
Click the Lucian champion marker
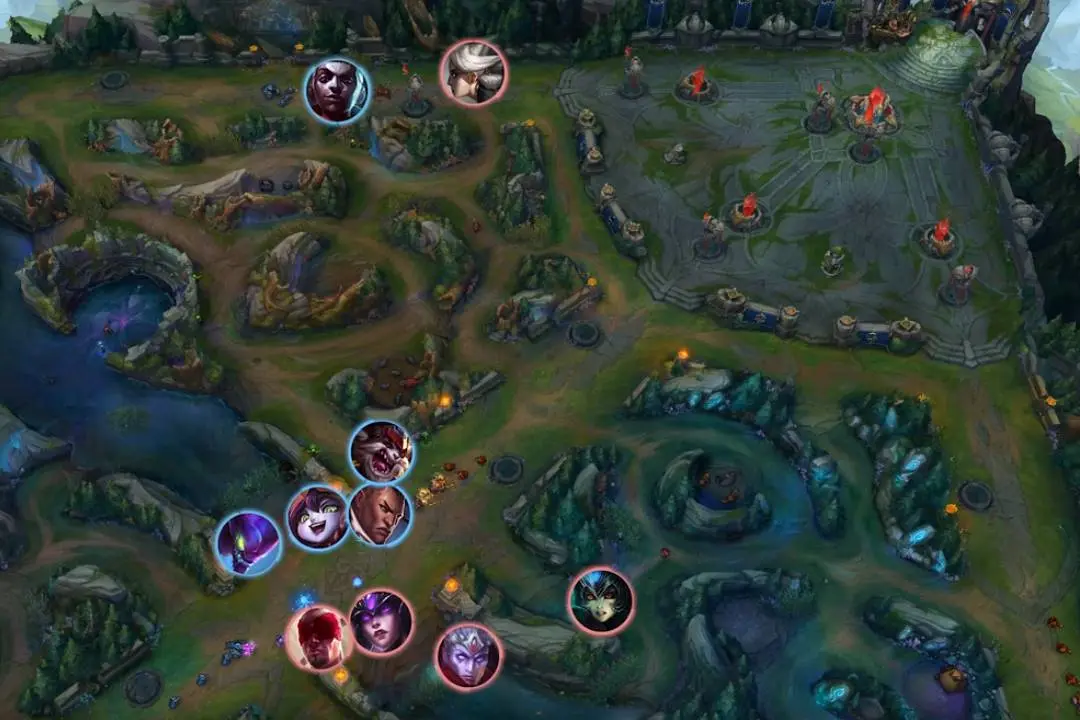[x=380, y=515]
